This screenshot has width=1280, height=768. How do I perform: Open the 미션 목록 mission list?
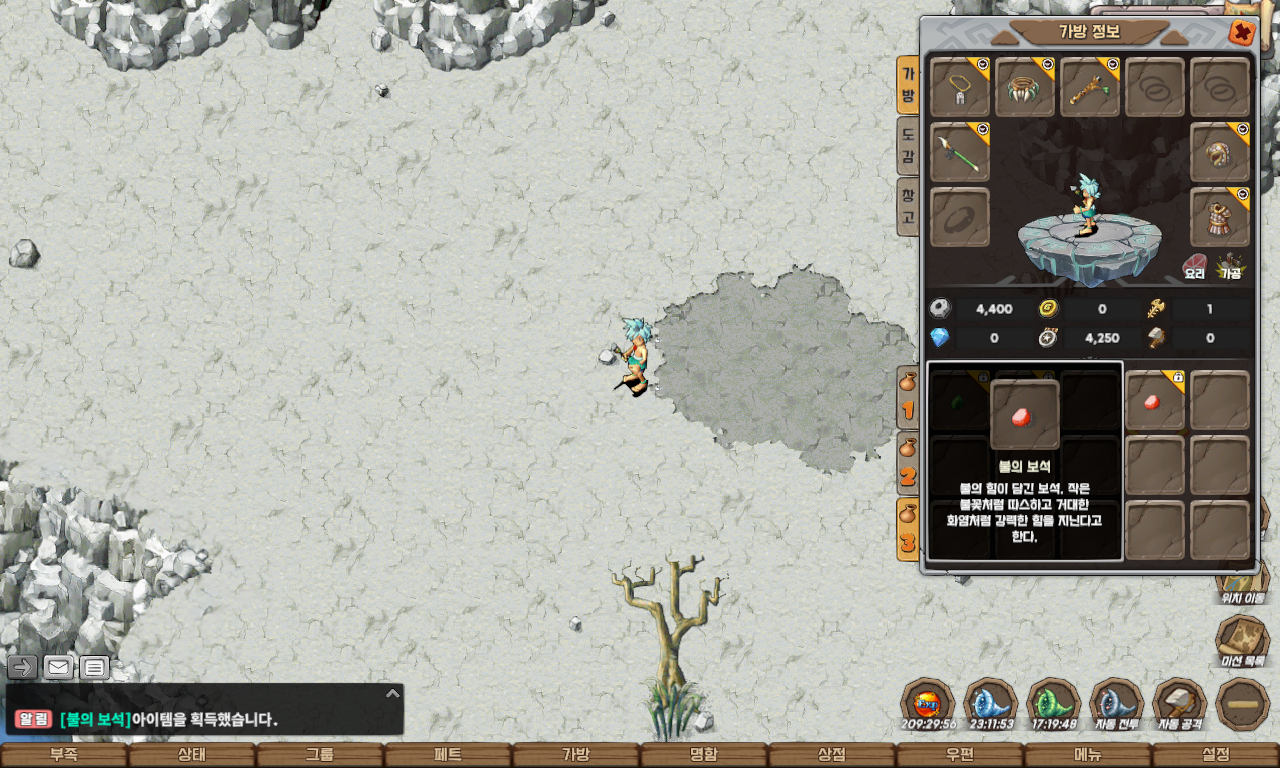pos(1242,640)
